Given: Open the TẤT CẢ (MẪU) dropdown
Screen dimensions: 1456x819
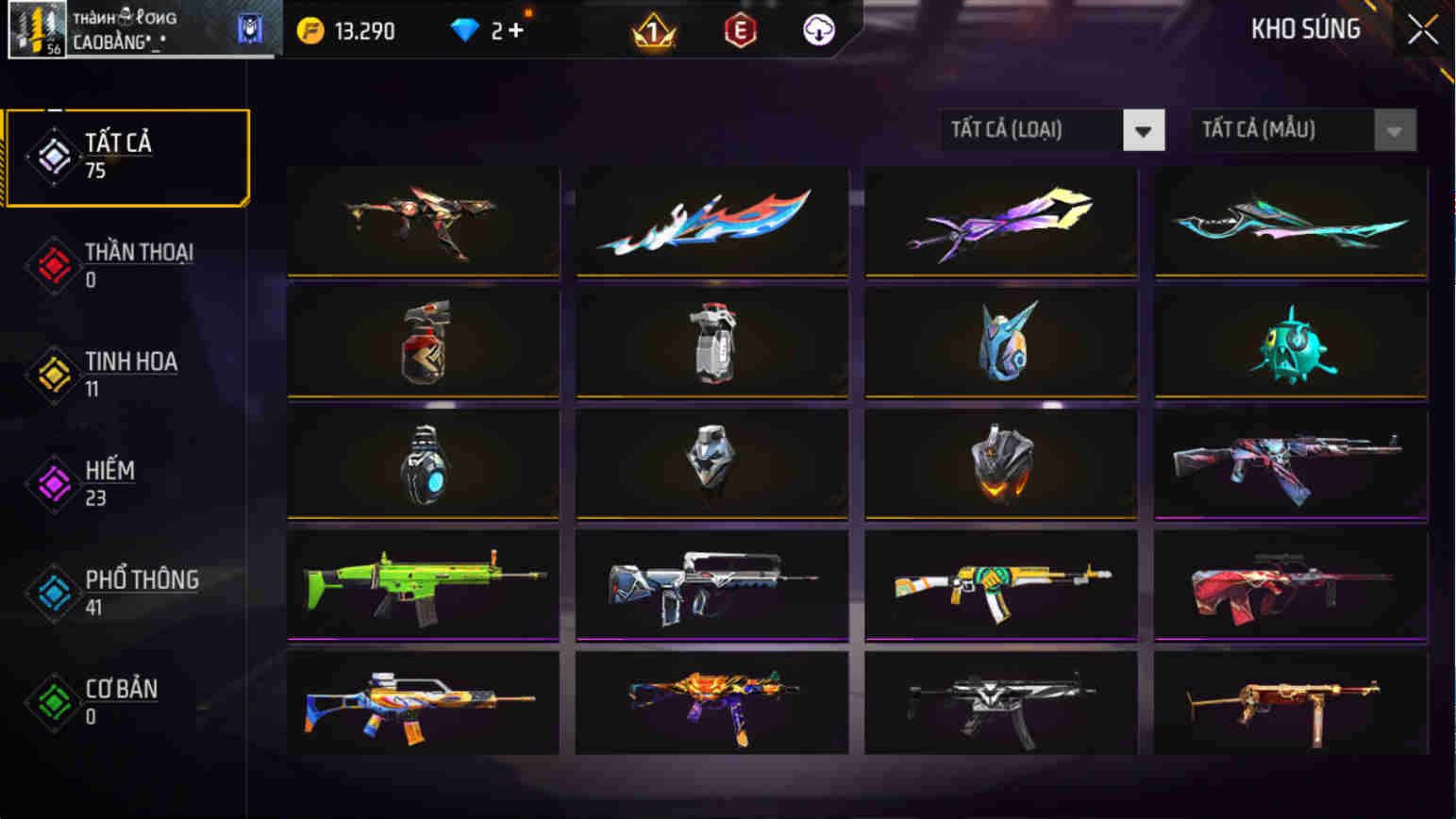Looking at the screenshot, I should point(1302,130).
